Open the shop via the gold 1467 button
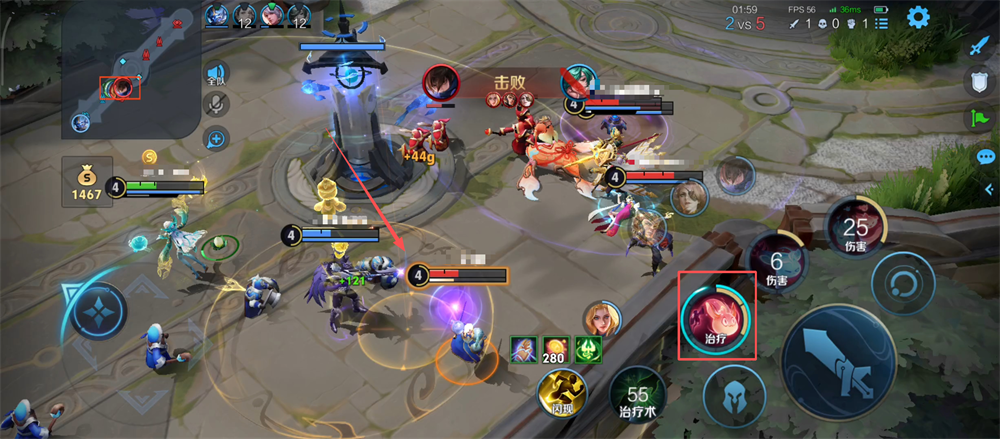 click(x=87, y=181)
